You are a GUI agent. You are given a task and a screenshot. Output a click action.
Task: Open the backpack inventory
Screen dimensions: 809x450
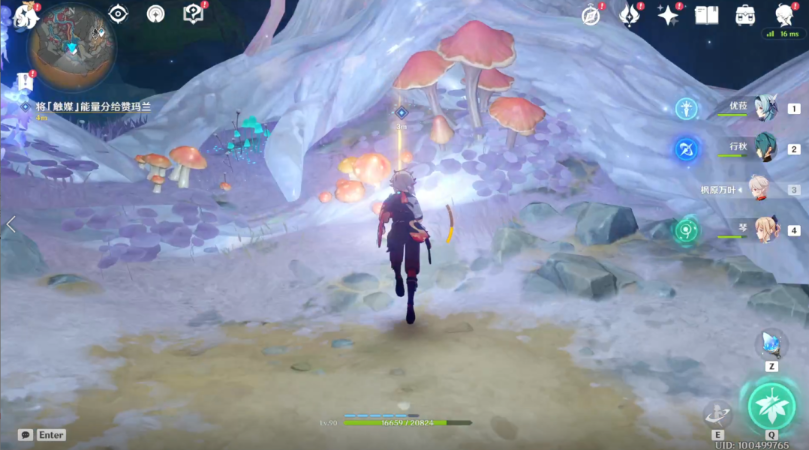tap(745, 15)
